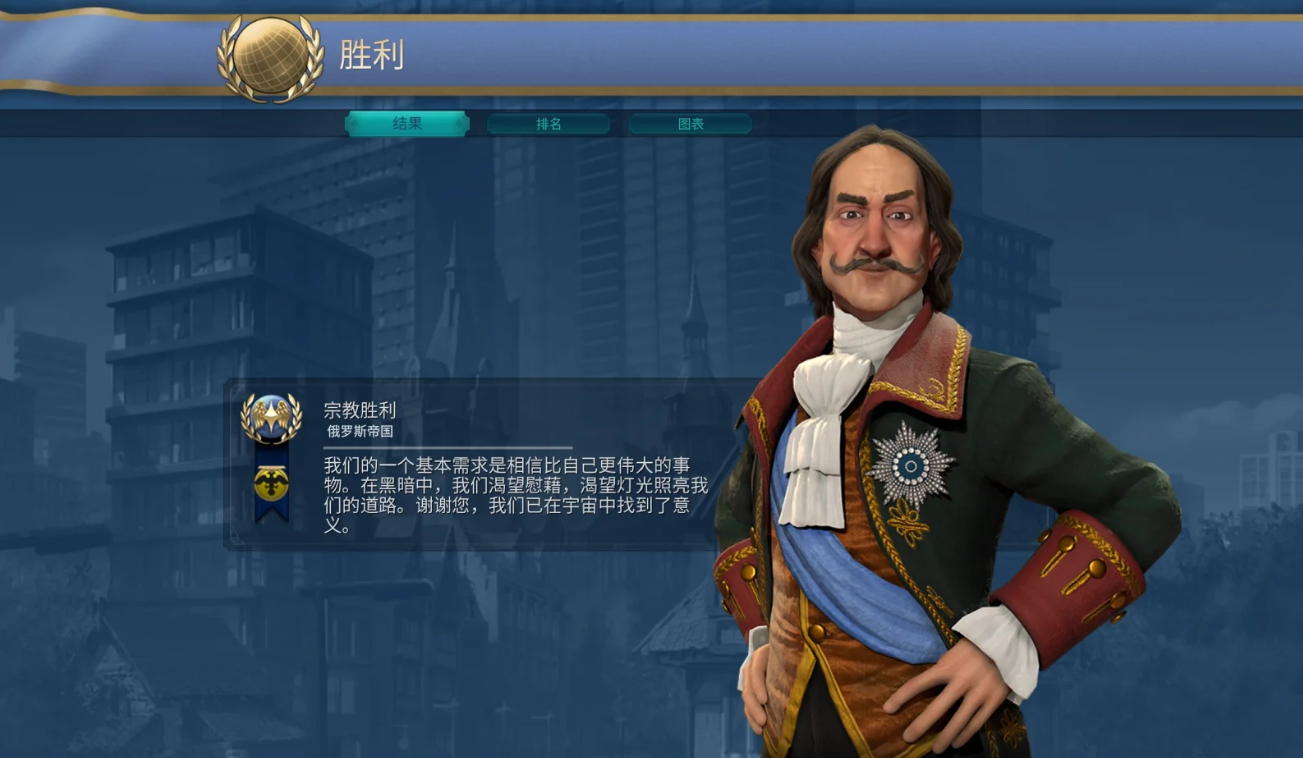Show the 图表 tab

click(x=690, y=124)
